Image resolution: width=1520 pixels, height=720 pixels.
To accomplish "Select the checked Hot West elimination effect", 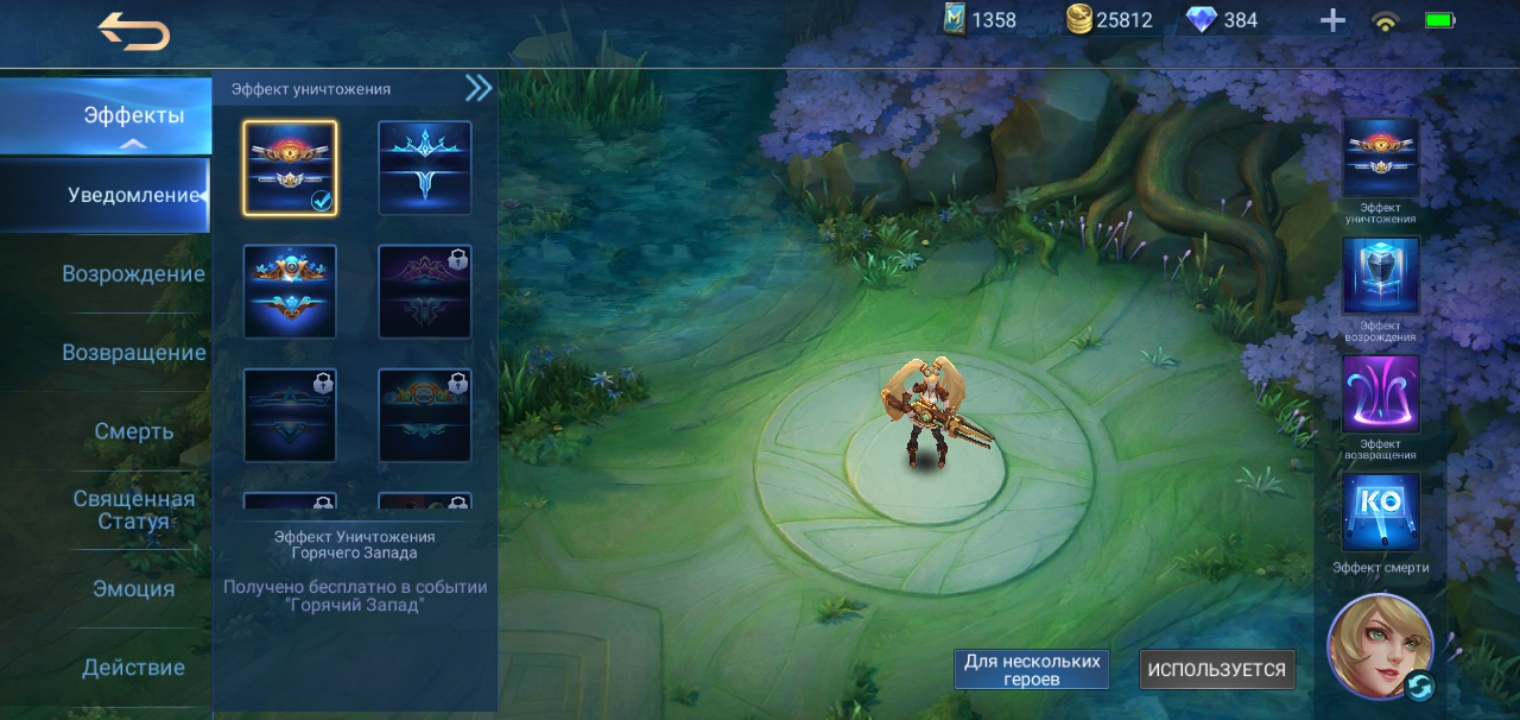I will tap(290, 168).
